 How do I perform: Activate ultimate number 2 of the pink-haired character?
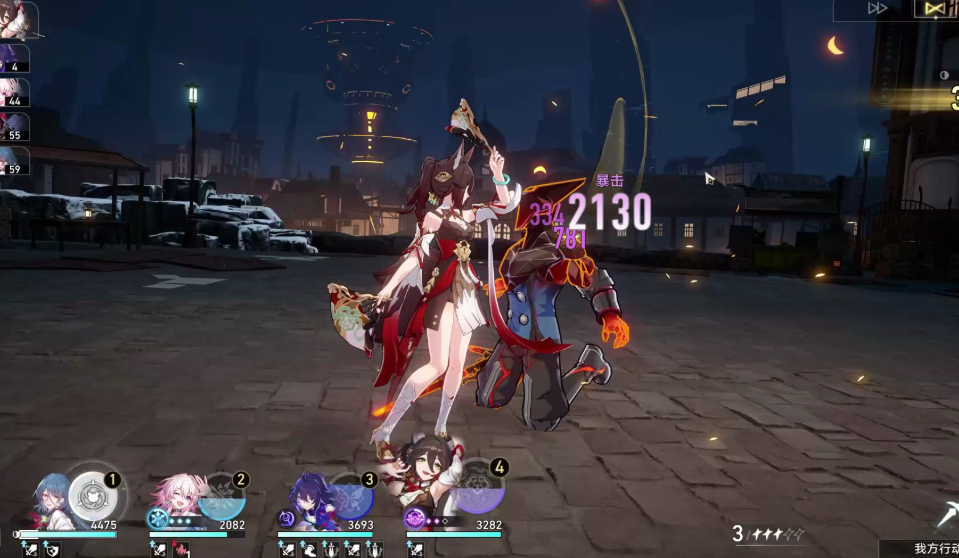click(x=221, y=496)
